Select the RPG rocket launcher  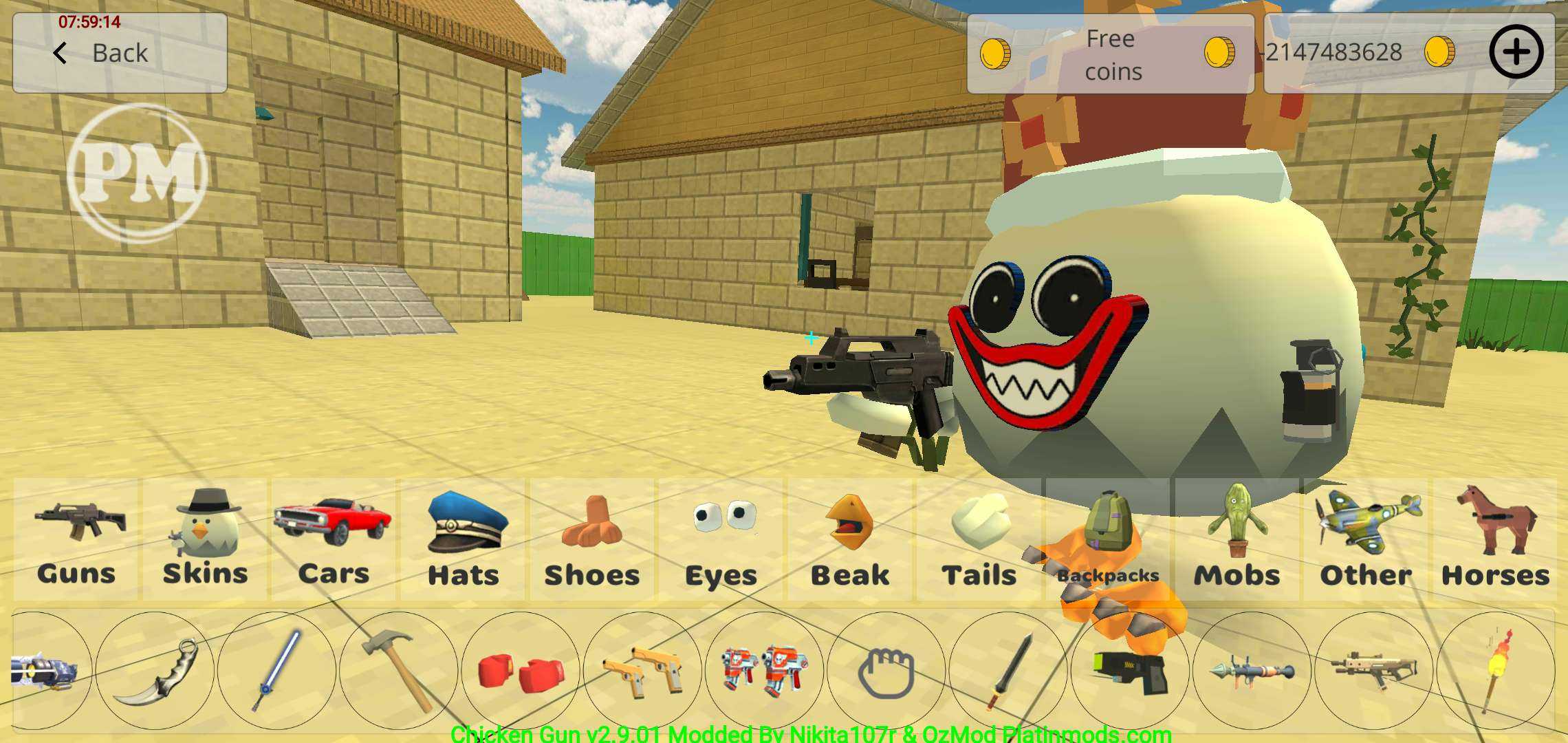coord(1252,671)
